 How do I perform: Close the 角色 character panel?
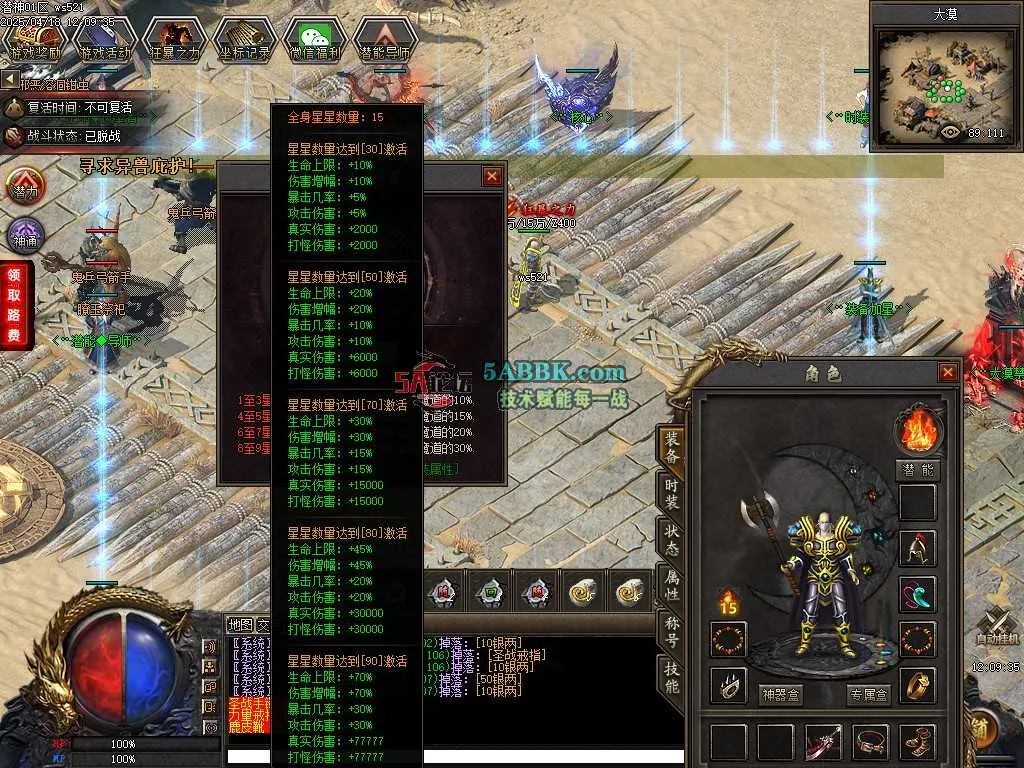(947, 373)
